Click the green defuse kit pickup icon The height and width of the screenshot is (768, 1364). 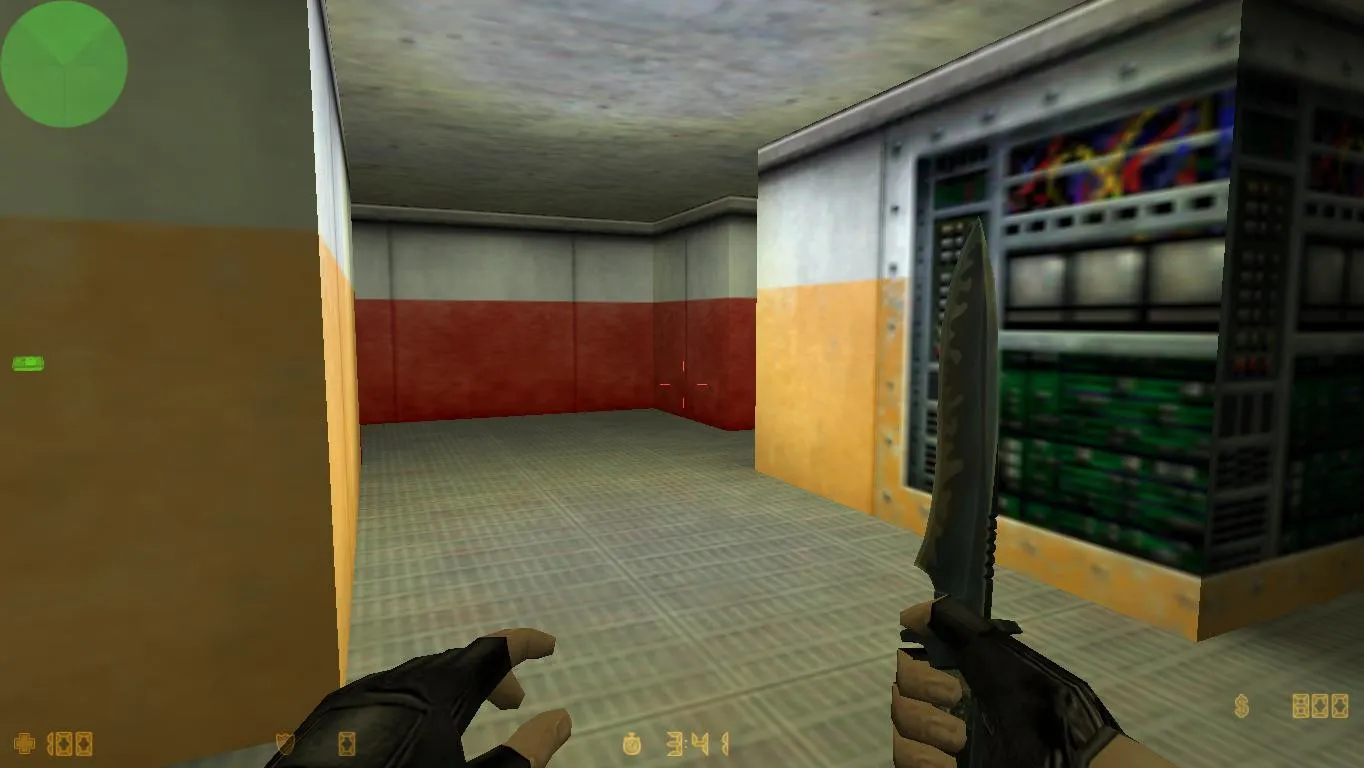(x=28, y=363)
